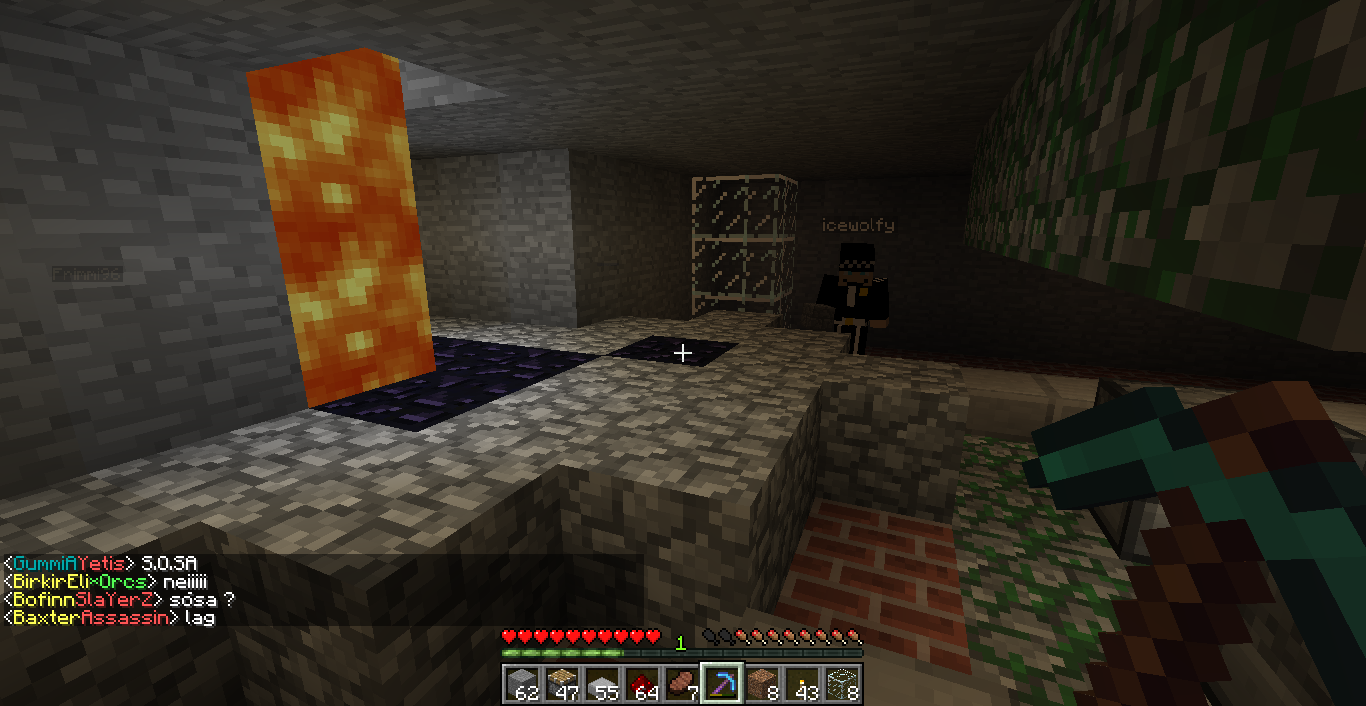Select the torch stack of 43
Viewport: 1366px width, 706px height.
[x=802, y=684]
